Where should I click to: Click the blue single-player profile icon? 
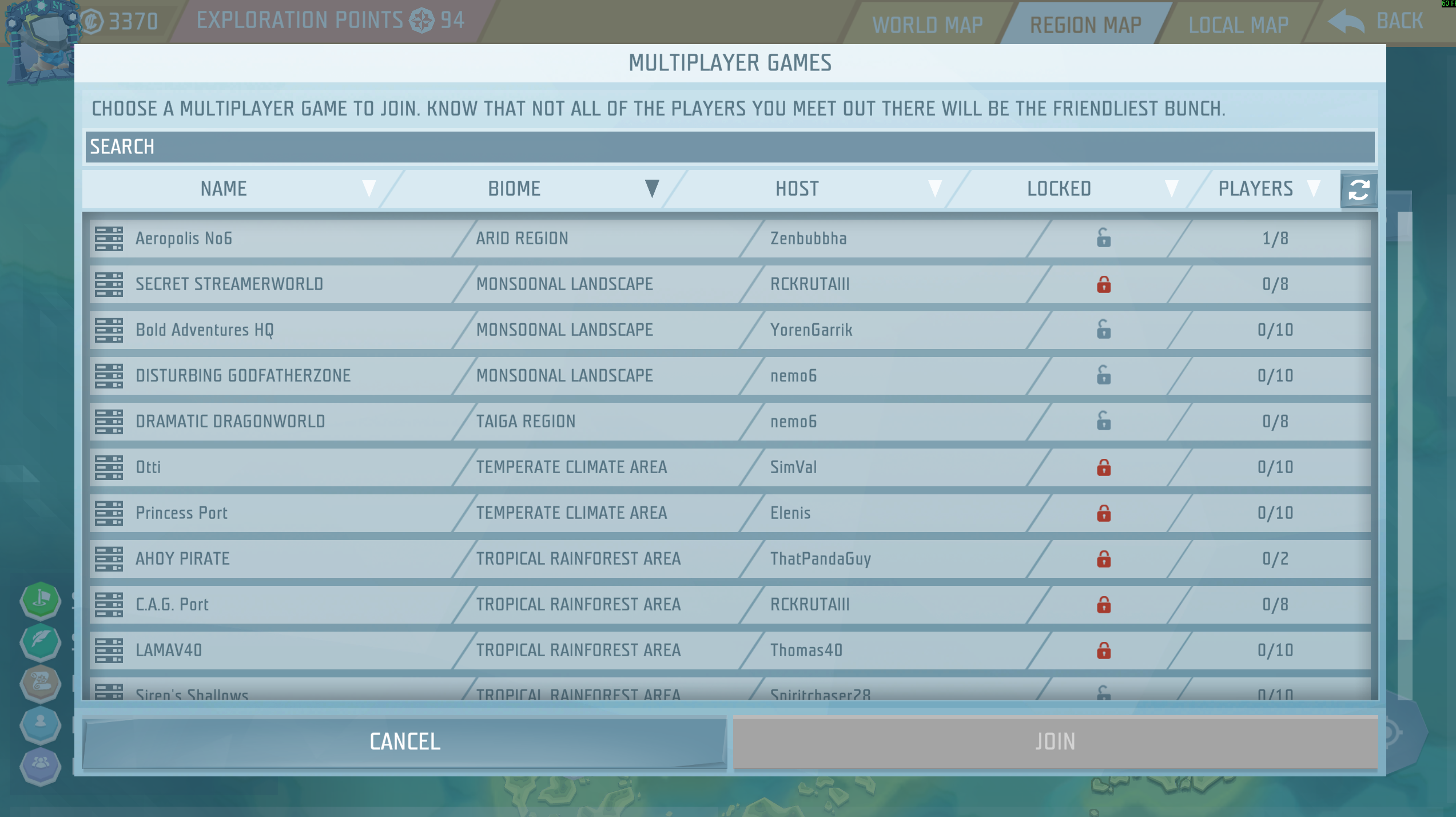[x=39, y=725]
